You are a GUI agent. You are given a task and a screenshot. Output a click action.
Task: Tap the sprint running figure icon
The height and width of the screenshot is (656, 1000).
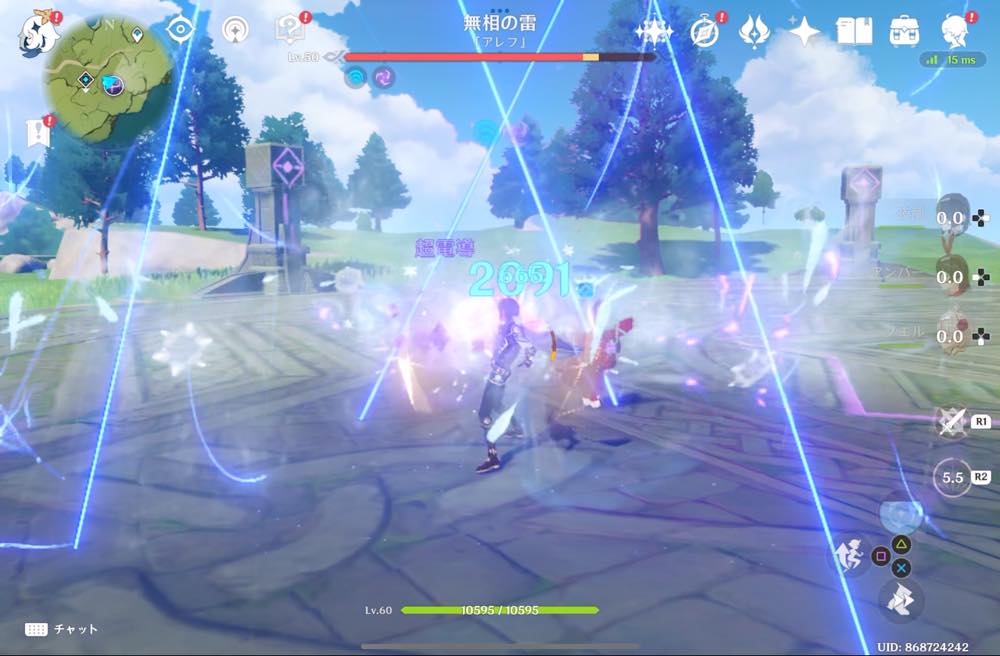(x=848, y=555)
